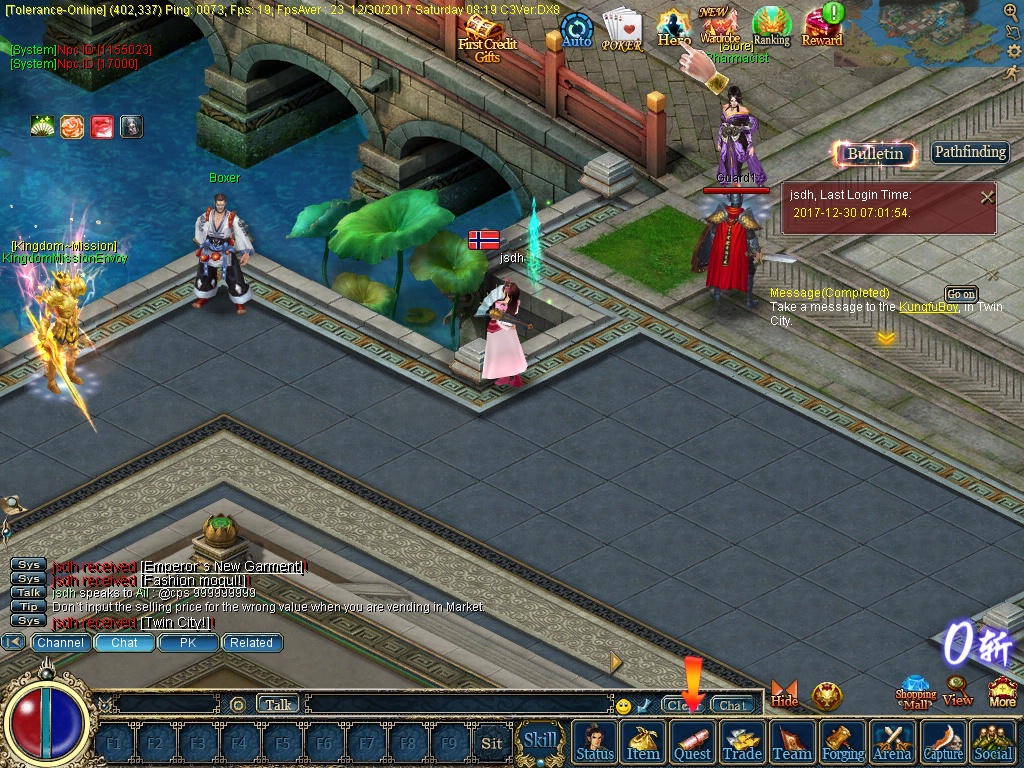Image resolution: width=1024 pixels, height=768 pixels.
Task: Click the Skill button
Action: click(541, 741)
